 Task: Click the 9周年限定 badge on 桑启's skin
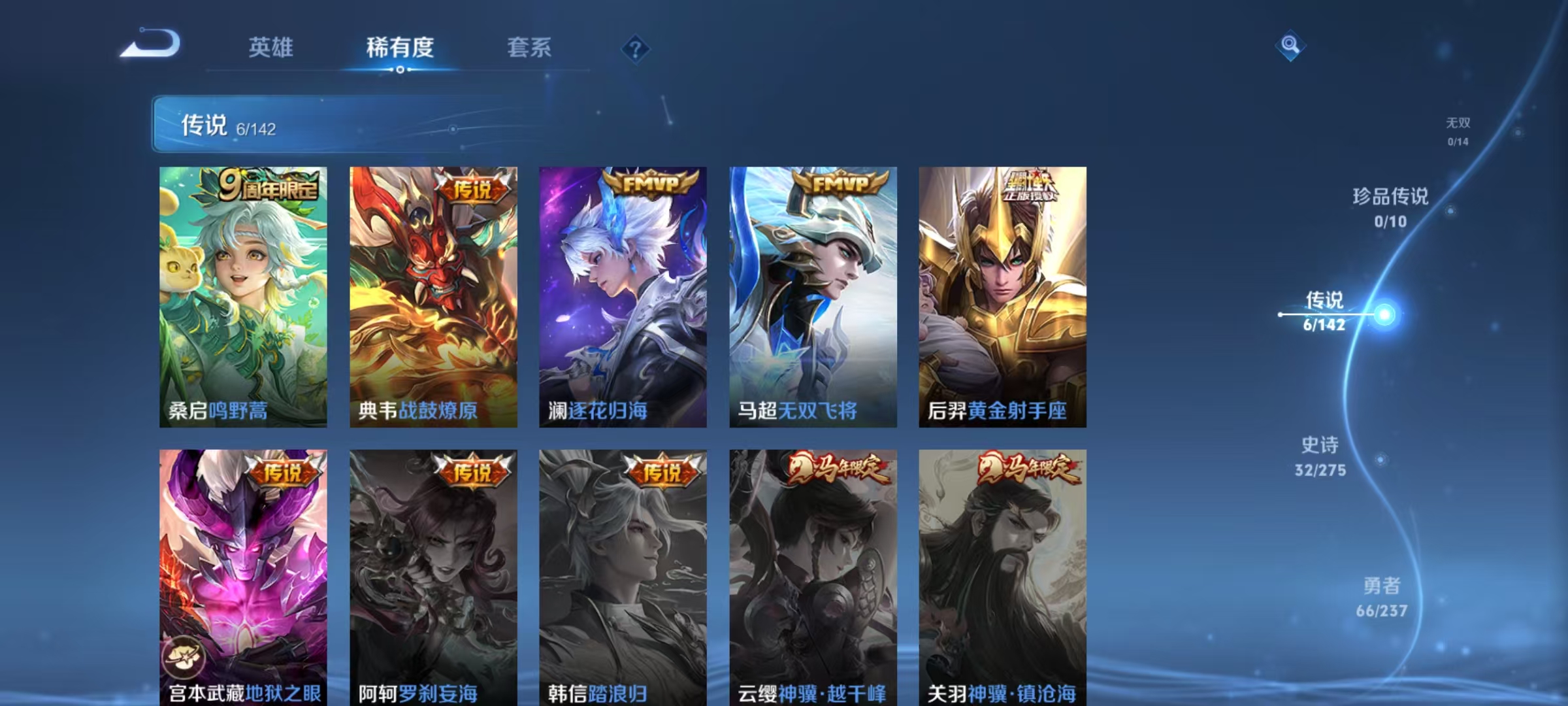263,188
